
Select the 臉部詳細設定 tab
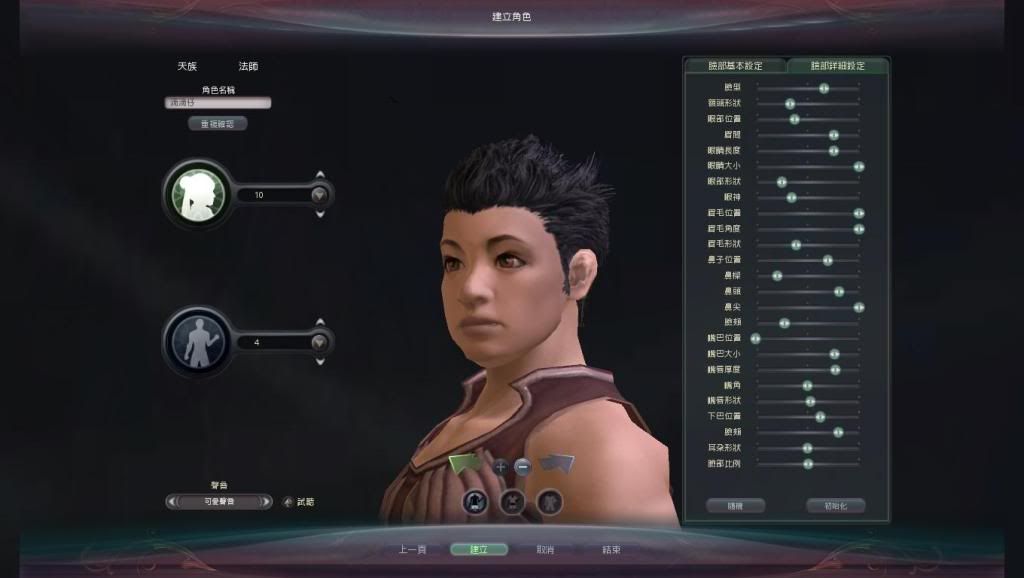(837, 66)
